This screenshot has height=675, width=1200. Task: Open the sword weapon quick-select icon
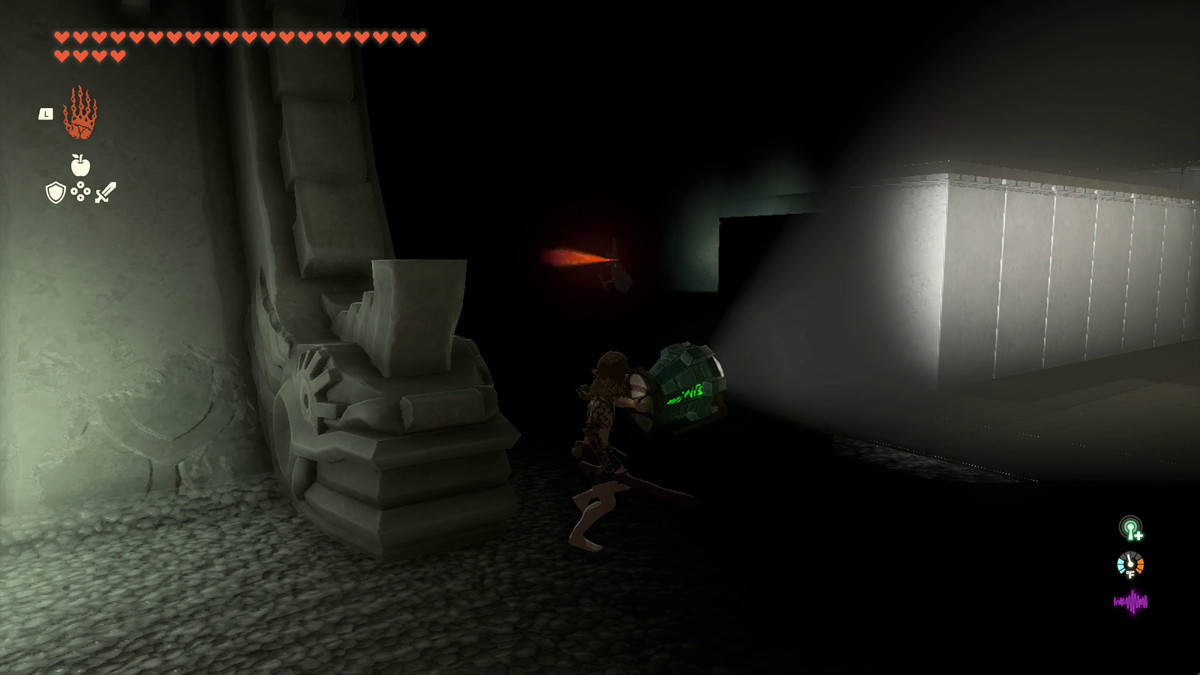pos(106,192)
